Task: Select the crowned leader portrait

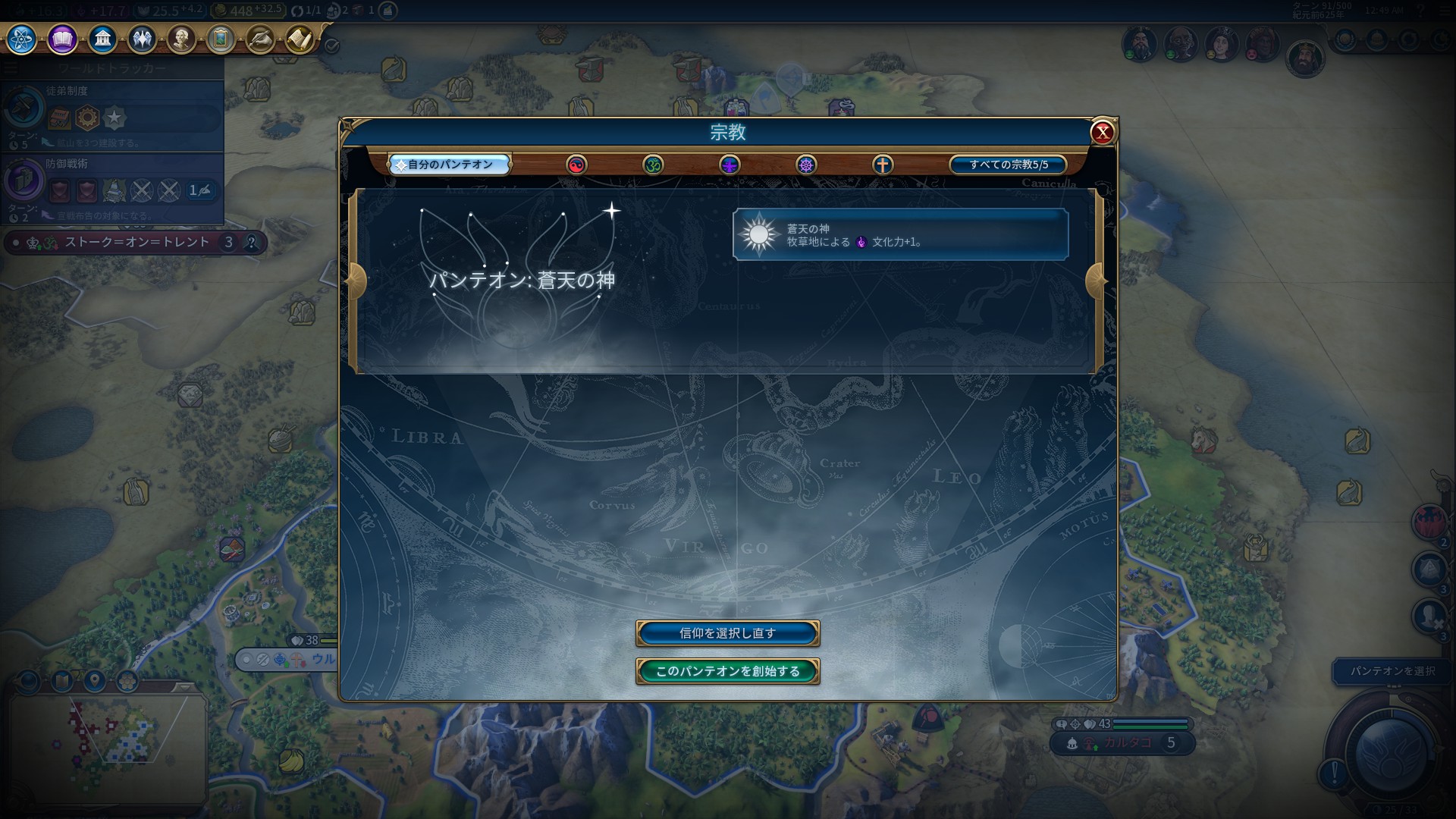Action: [x=1304, y=59]
